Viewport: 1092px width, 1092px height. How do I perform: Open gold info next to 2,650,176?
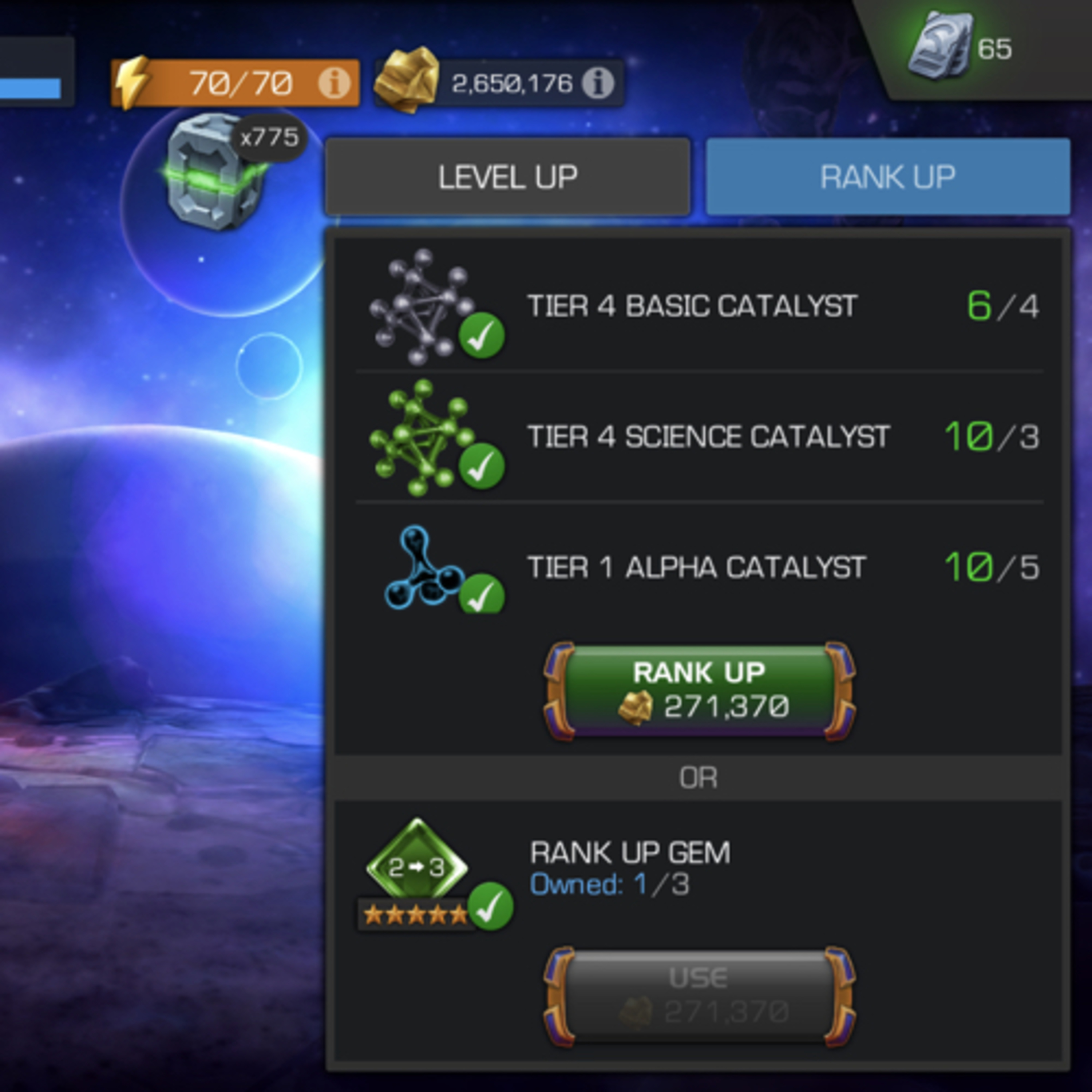pos(598,83)
